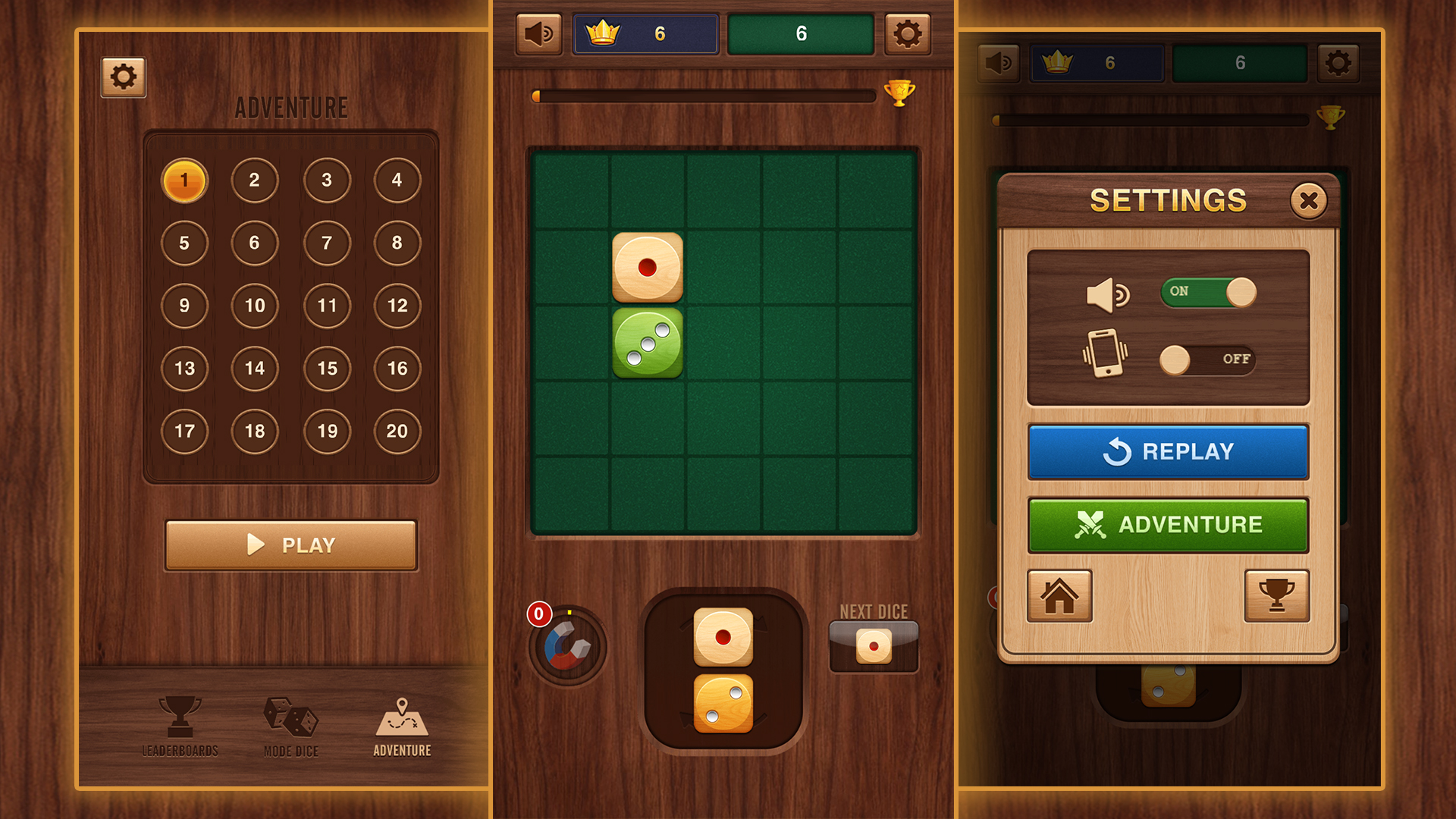Tap the magnet power-up
Viewport: 1456px width, 819px height.
coord(566,645)
